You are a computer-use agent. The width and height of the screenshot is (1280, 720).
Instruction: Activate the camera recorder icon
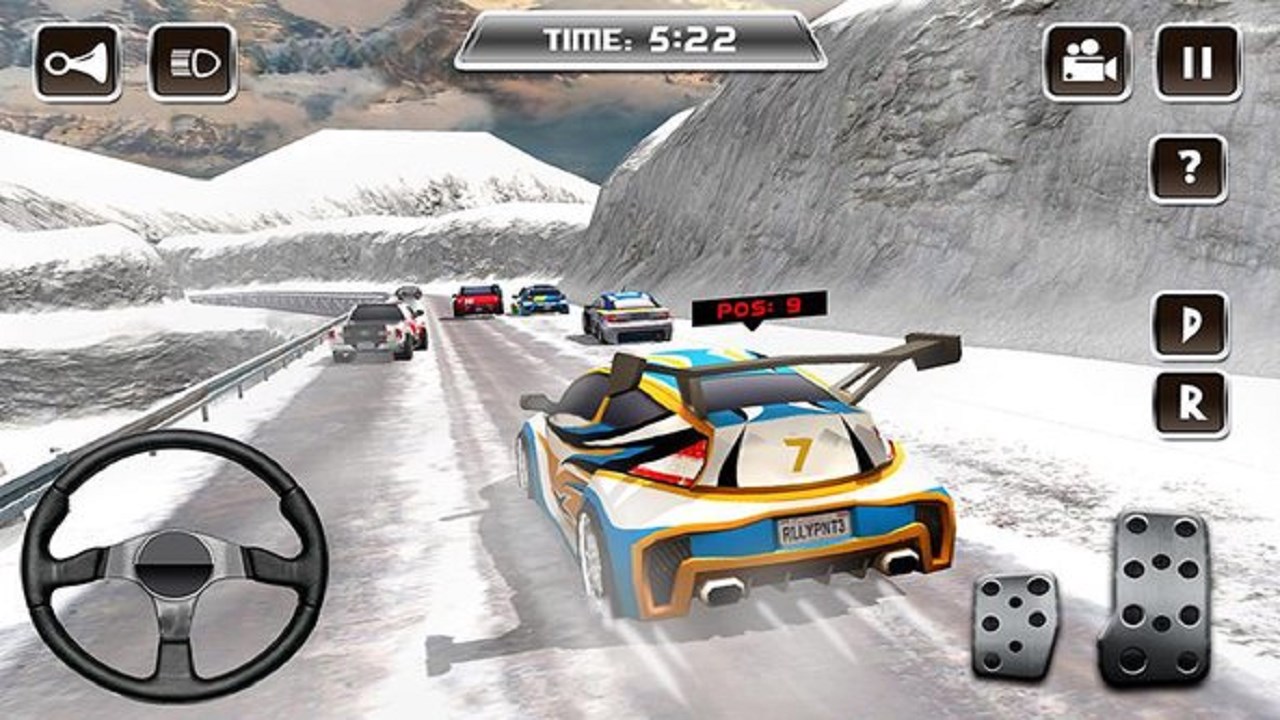pos(1087,62)
